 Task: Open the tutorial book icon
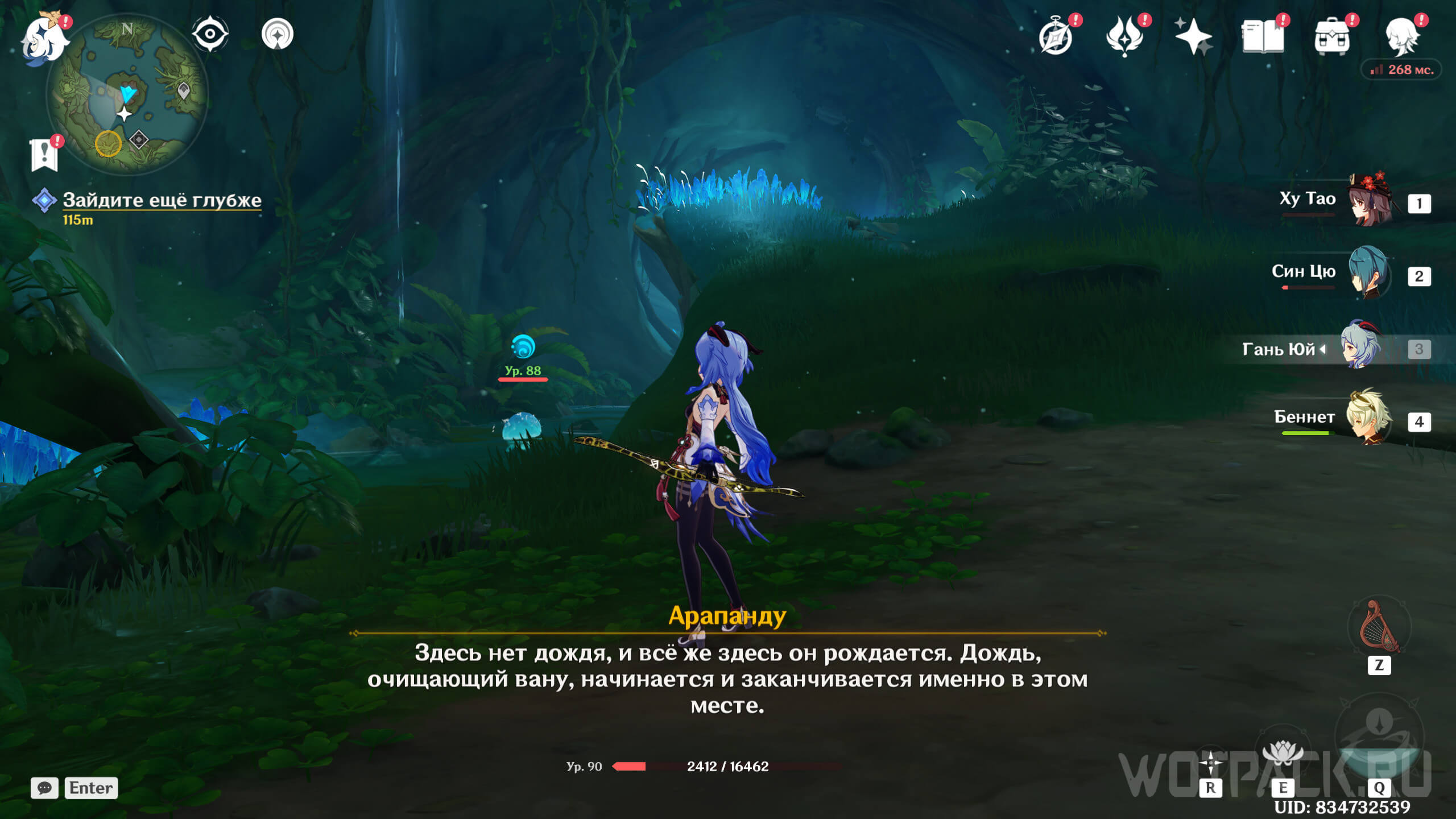point(1263,36)
